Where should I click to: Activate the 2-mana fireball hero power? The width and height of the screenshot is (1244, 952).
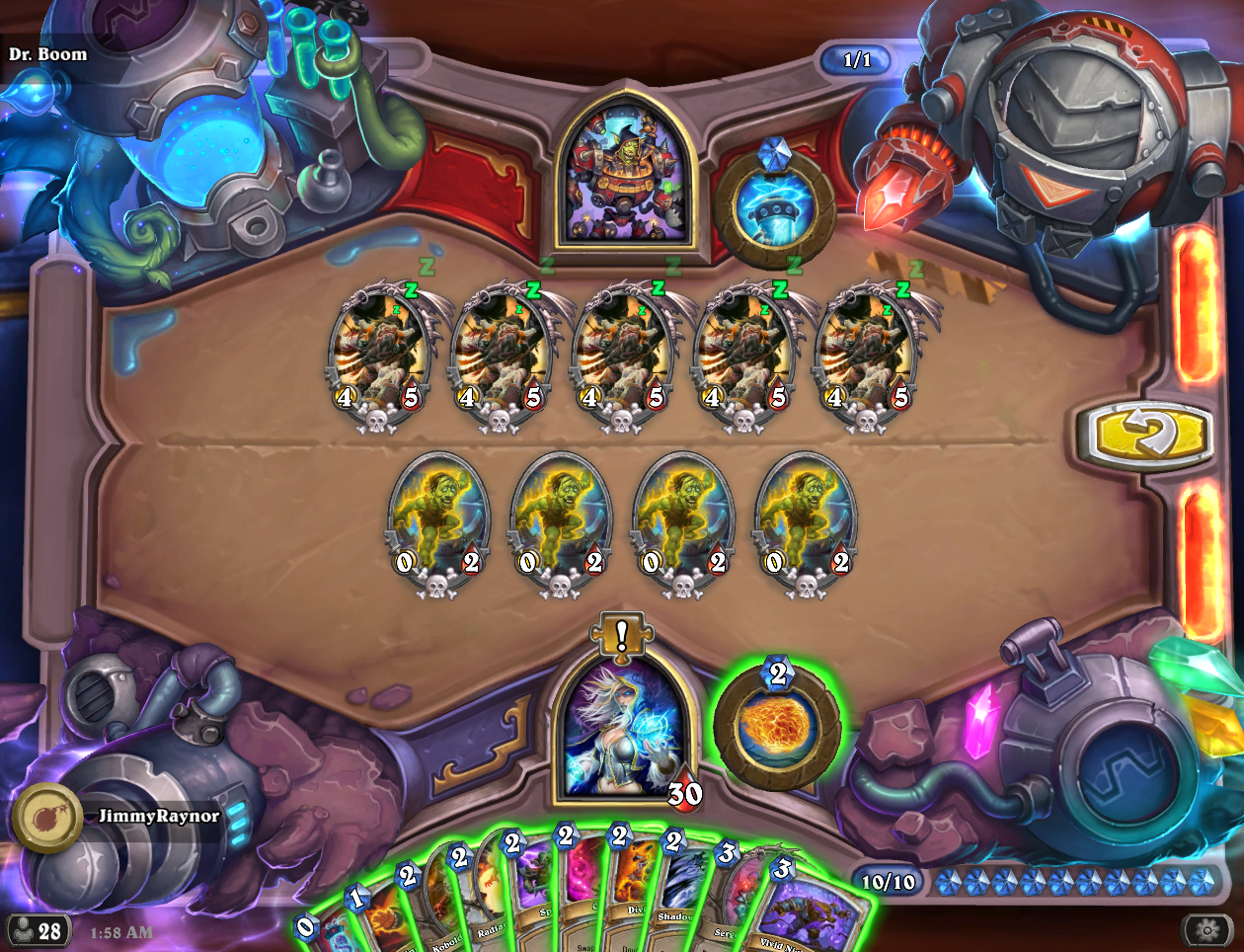coord(777,727)
